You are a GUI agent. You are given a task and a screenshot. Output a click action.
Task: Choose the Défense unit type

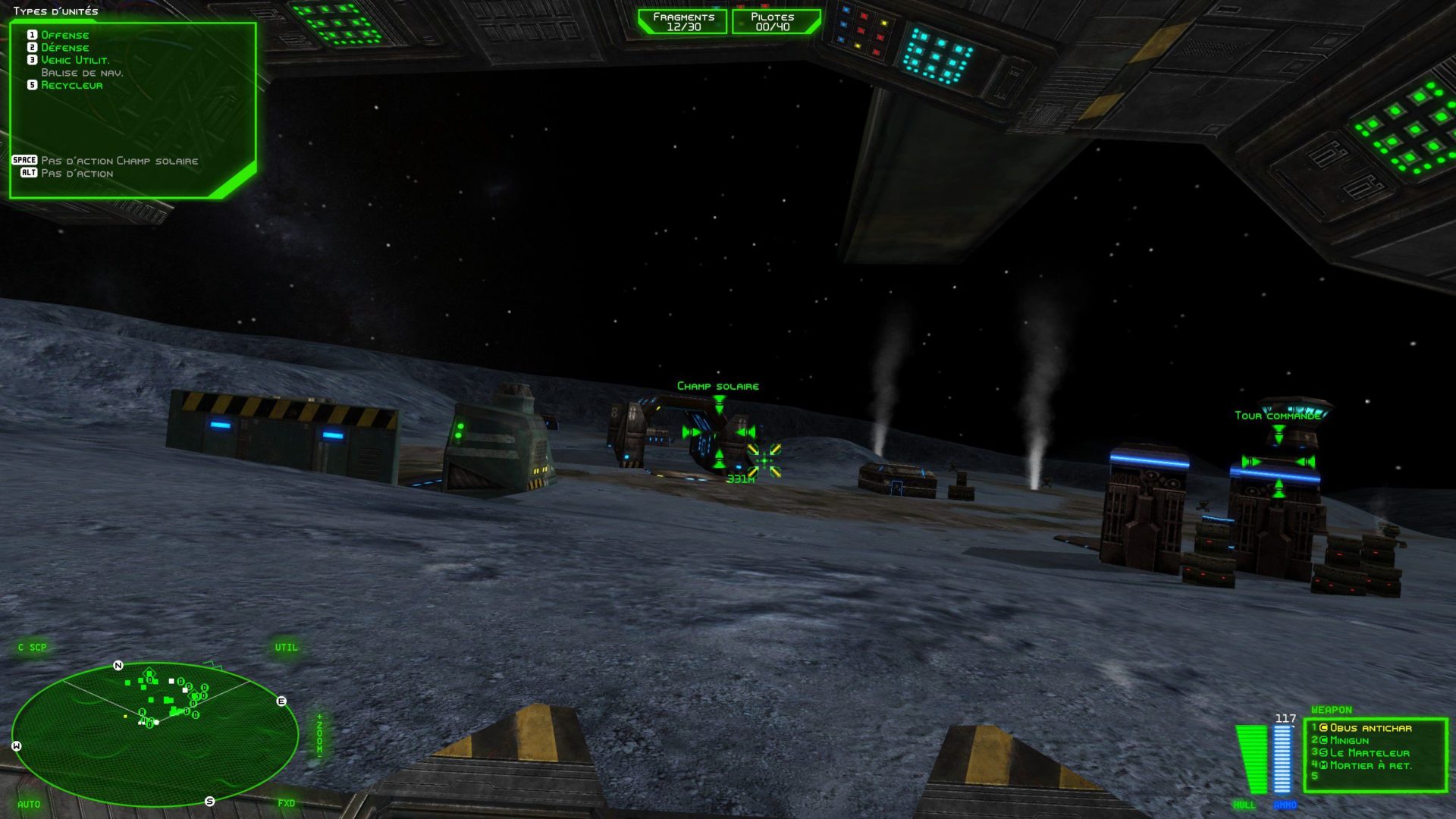(x=64, y=48)
